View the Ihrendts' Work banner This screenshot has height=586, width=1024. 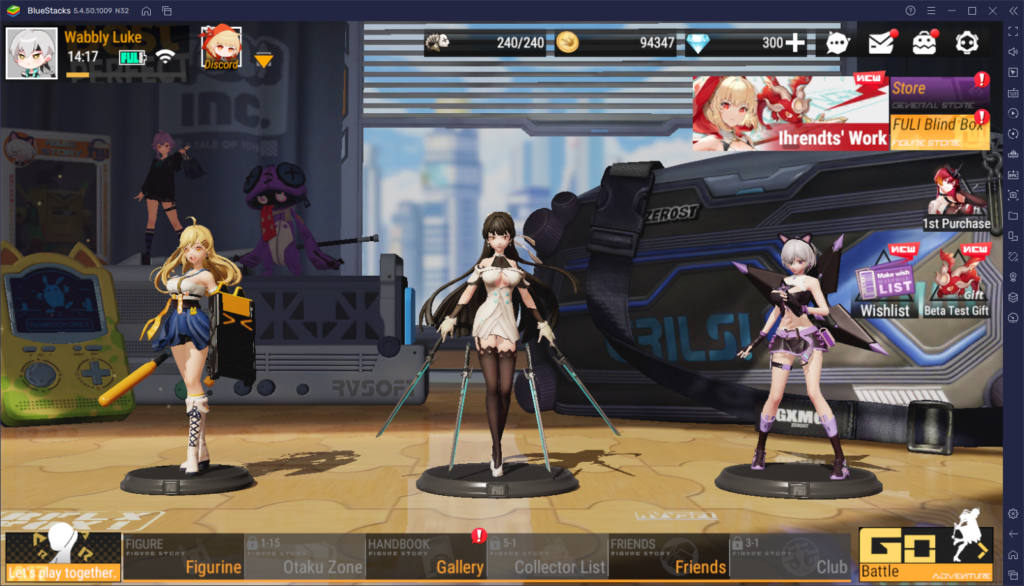point(790,113)
